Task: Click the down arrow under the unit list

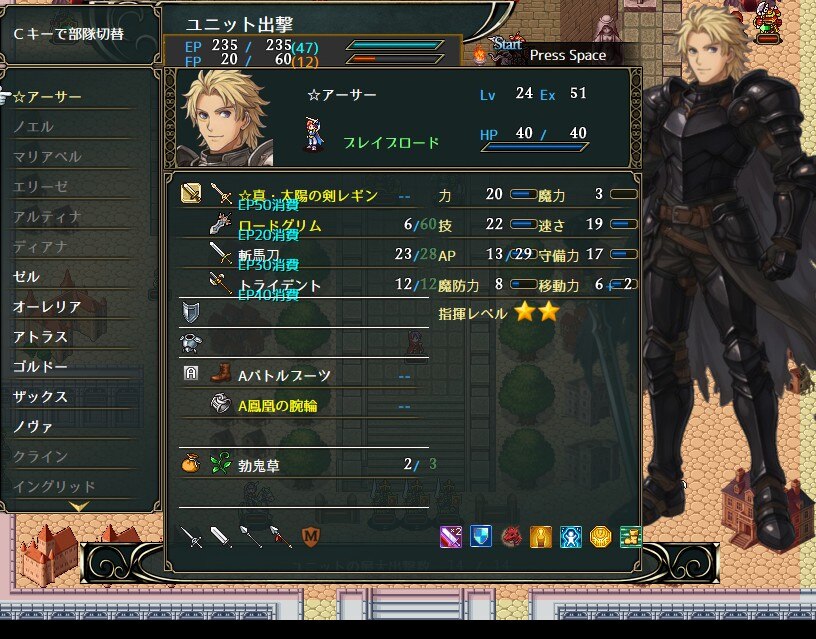Action: [x=79, y=507]
